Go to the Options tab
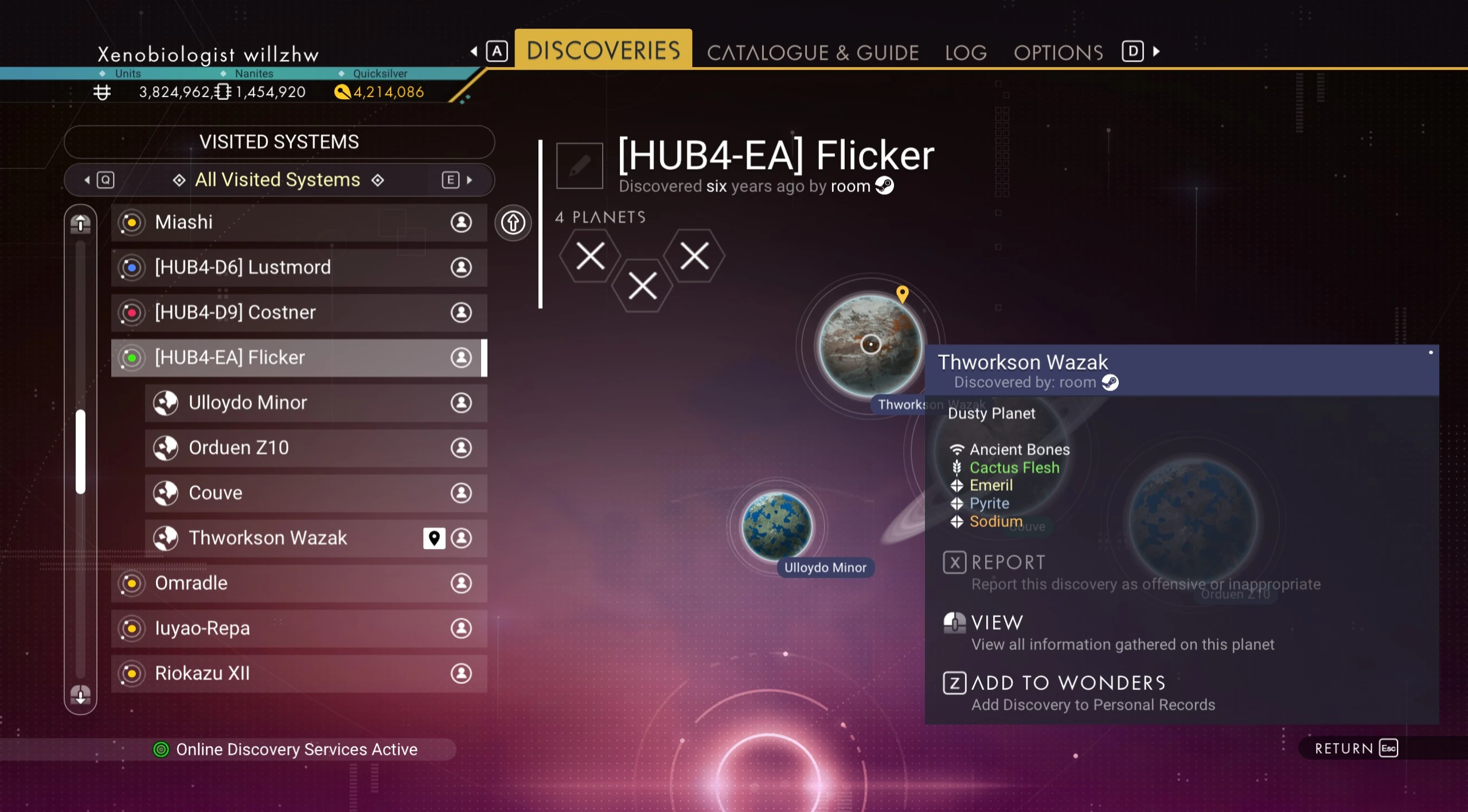1468x812 pixels. tap(1058, 53)
